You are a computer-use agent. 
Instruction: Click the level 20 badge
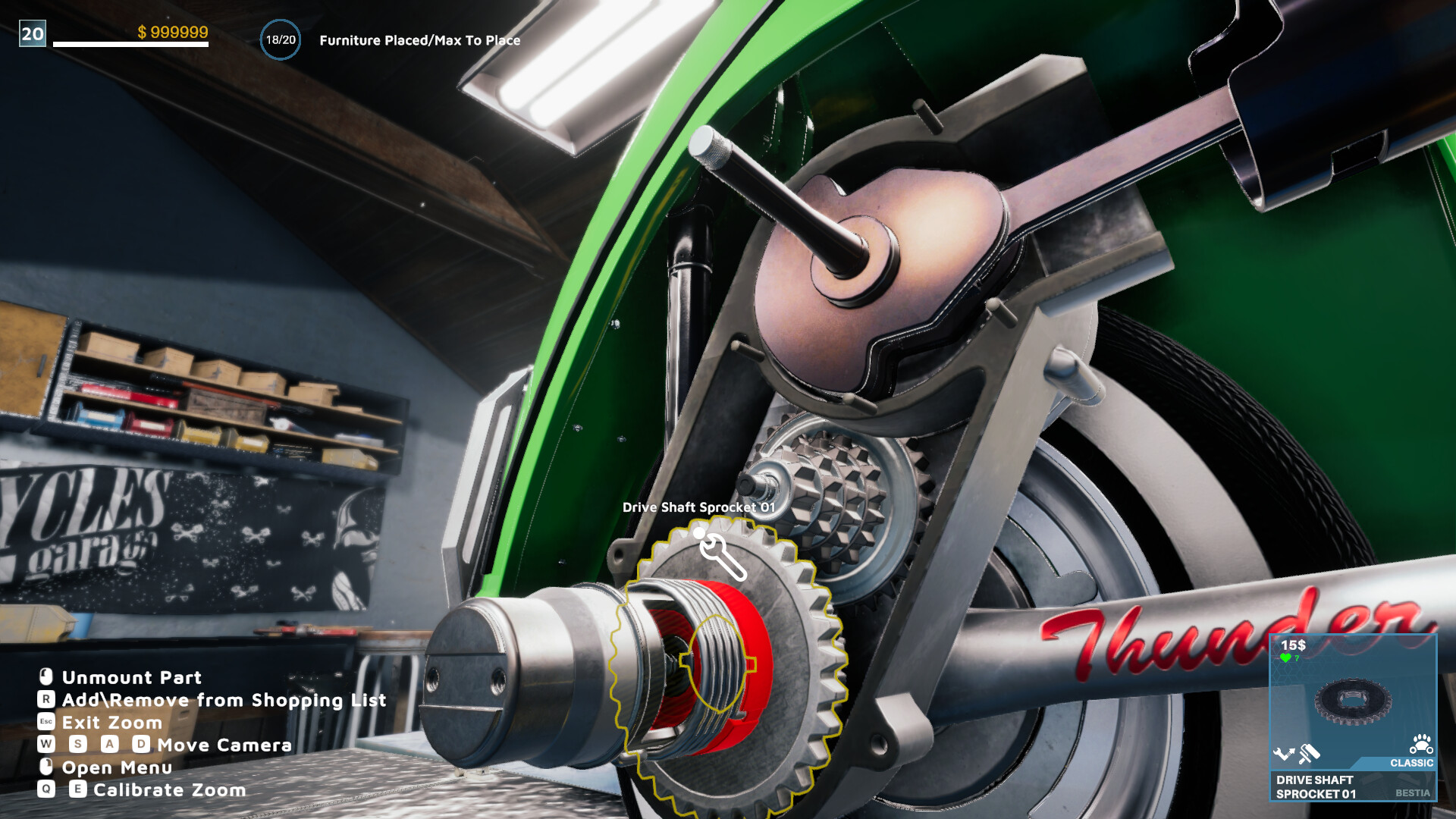tap(30, 33)
